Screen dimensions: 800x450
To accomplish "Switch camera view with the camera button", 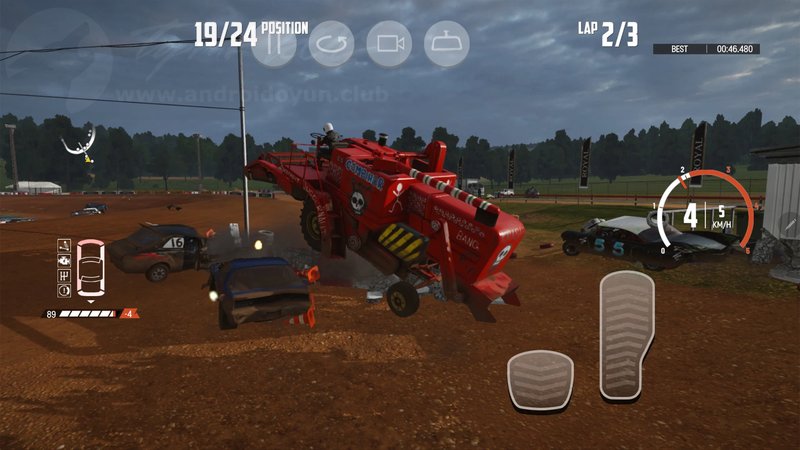I will [389, 44].
